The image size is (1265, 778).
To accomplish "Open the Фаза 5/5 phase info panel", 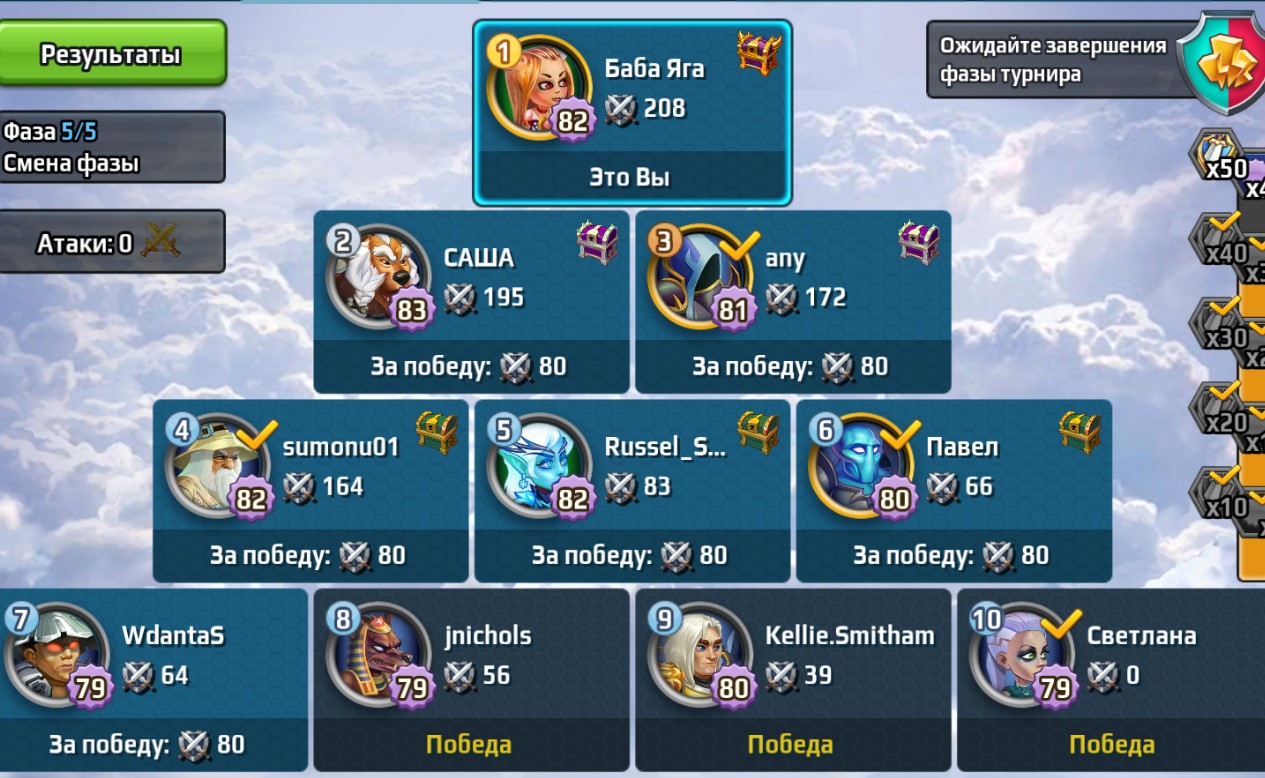I will click(x=112, y=146).
